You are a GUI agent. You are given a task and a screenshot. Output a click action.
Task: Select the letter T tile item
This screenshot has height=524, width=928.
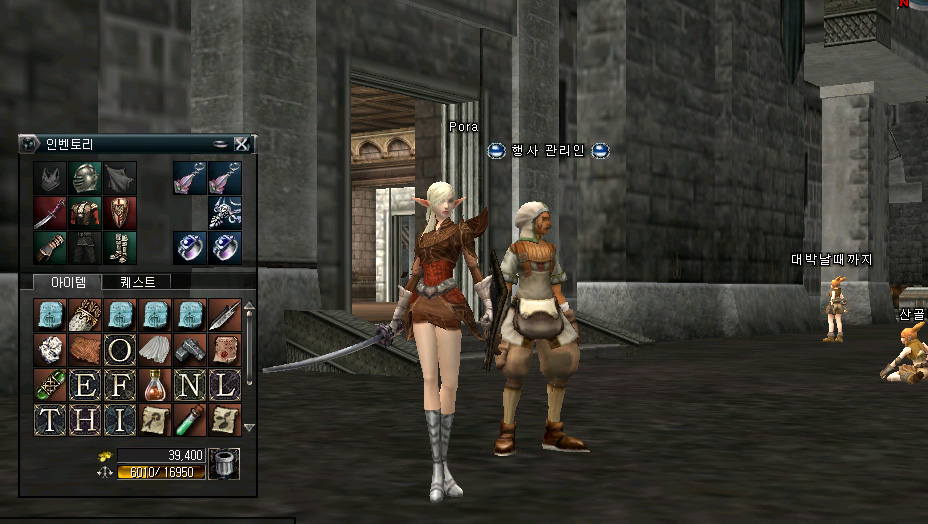(50, 420)
